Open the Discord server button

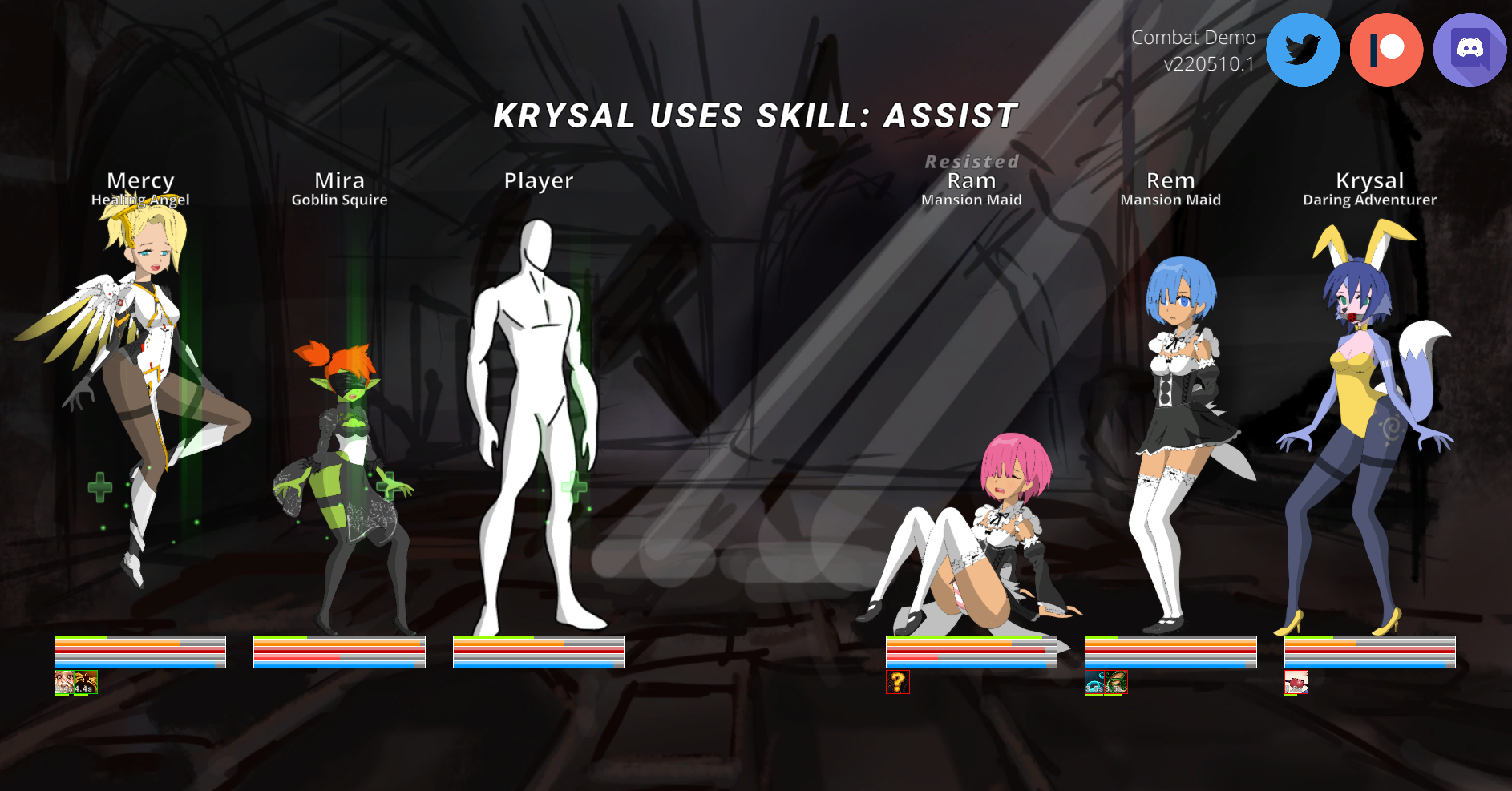pyautogui.click(x=1470, y=50)
